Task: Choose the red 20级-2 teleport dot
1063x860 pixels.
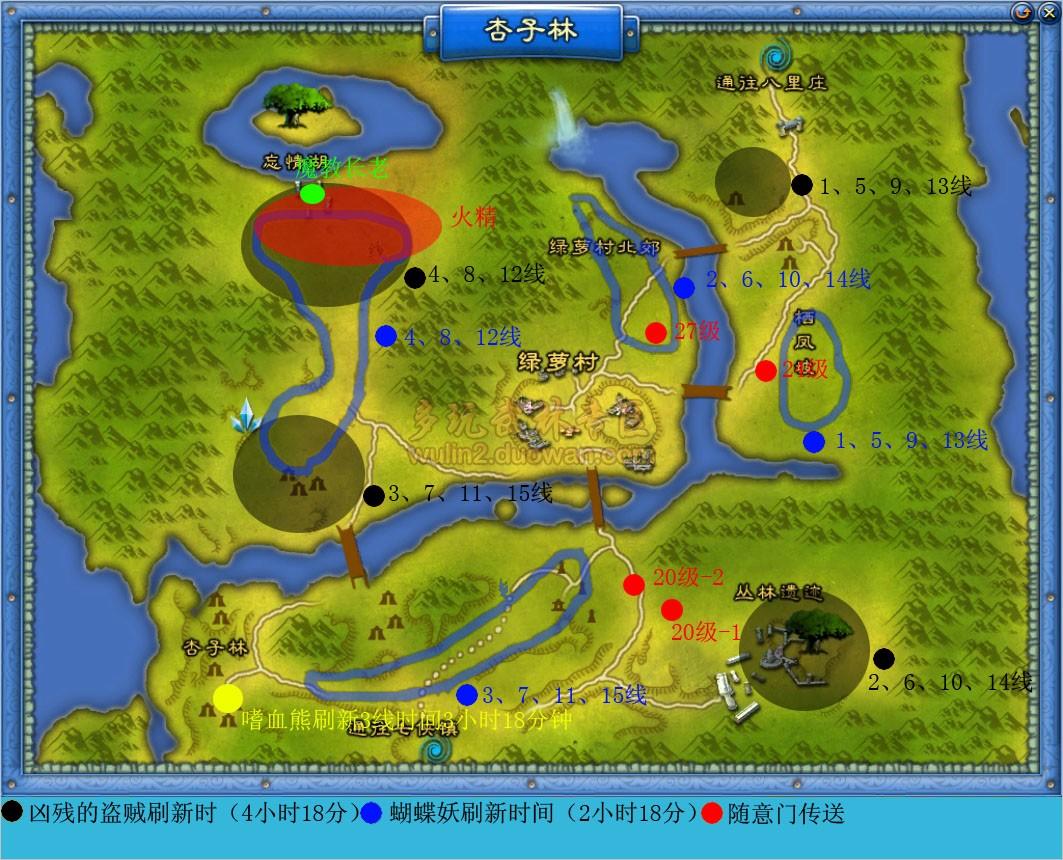Action: pyautogui.click(x=634, y=585)
